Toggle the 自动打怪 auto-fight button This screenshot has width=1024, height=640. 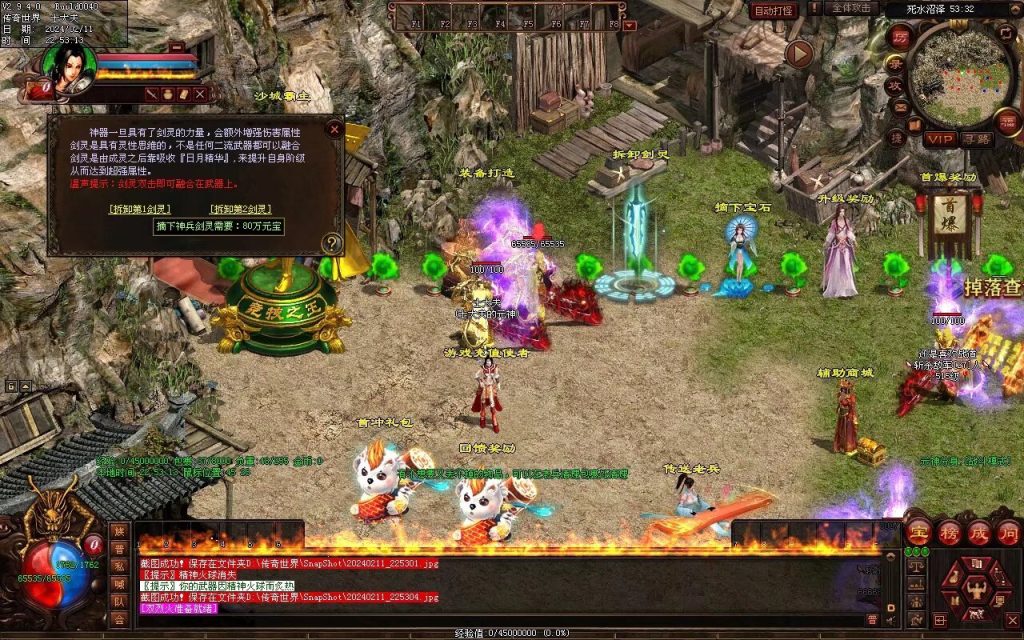click(774, 11)
